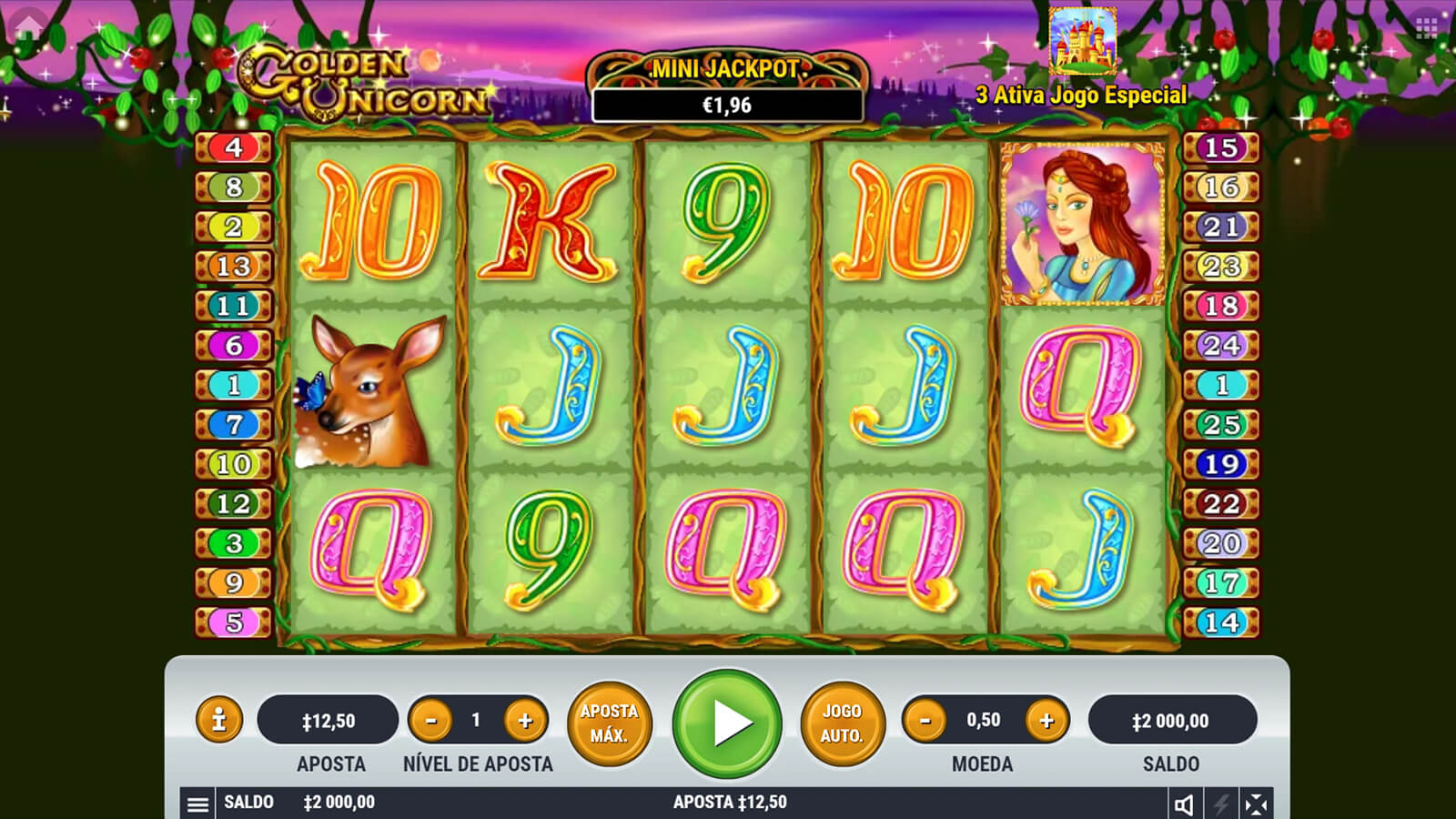
Task: Toggle the lightning bolt fast play
Action: click(1220, 804)
